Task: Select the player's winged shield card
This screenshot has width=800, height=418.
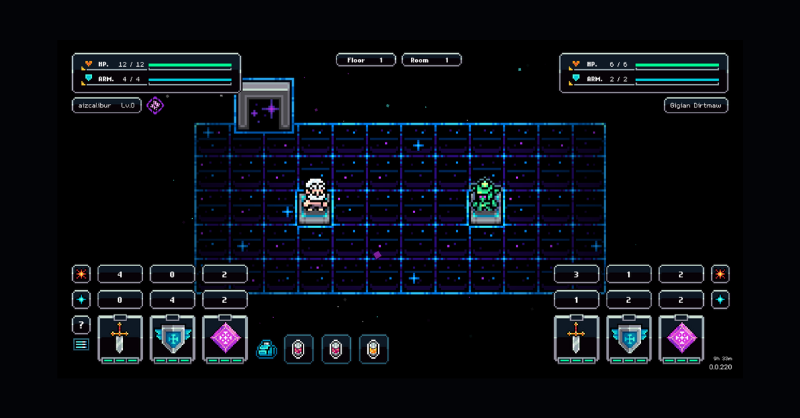Action: pos(172,338)
